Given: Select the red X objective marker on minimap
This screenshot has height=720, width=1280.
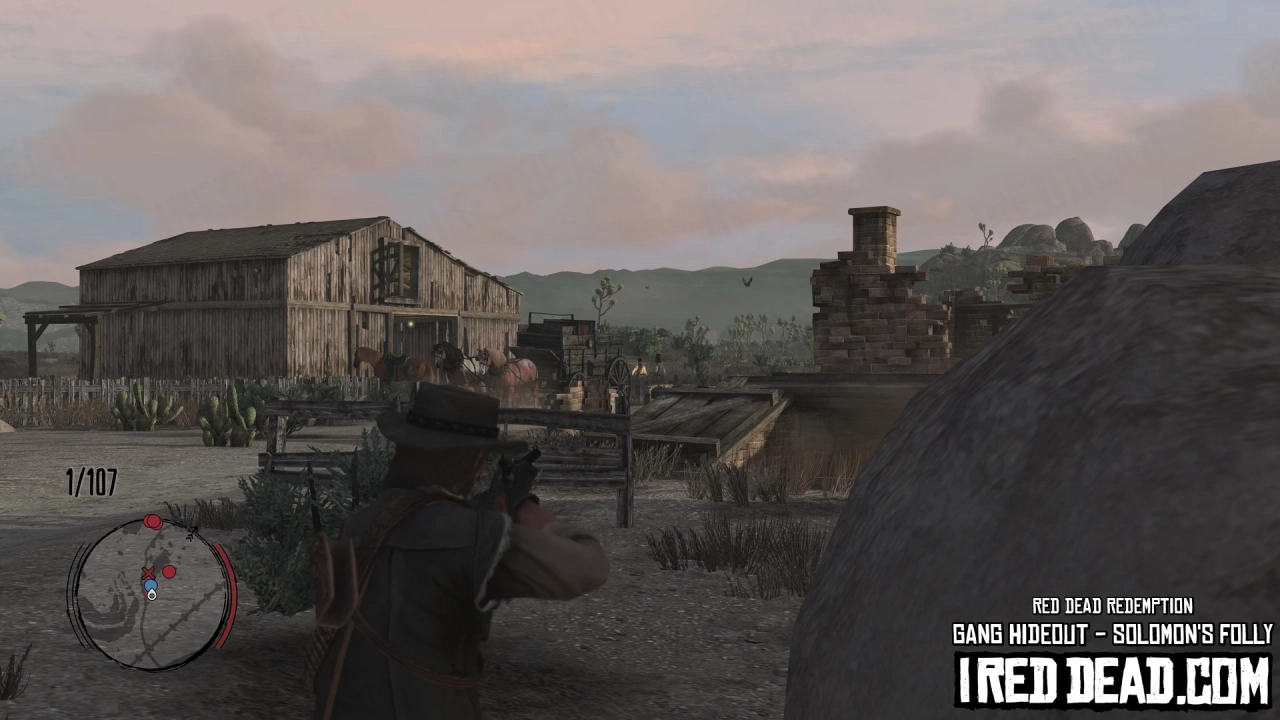Looking at the screenshot, I should coord(149,572).
